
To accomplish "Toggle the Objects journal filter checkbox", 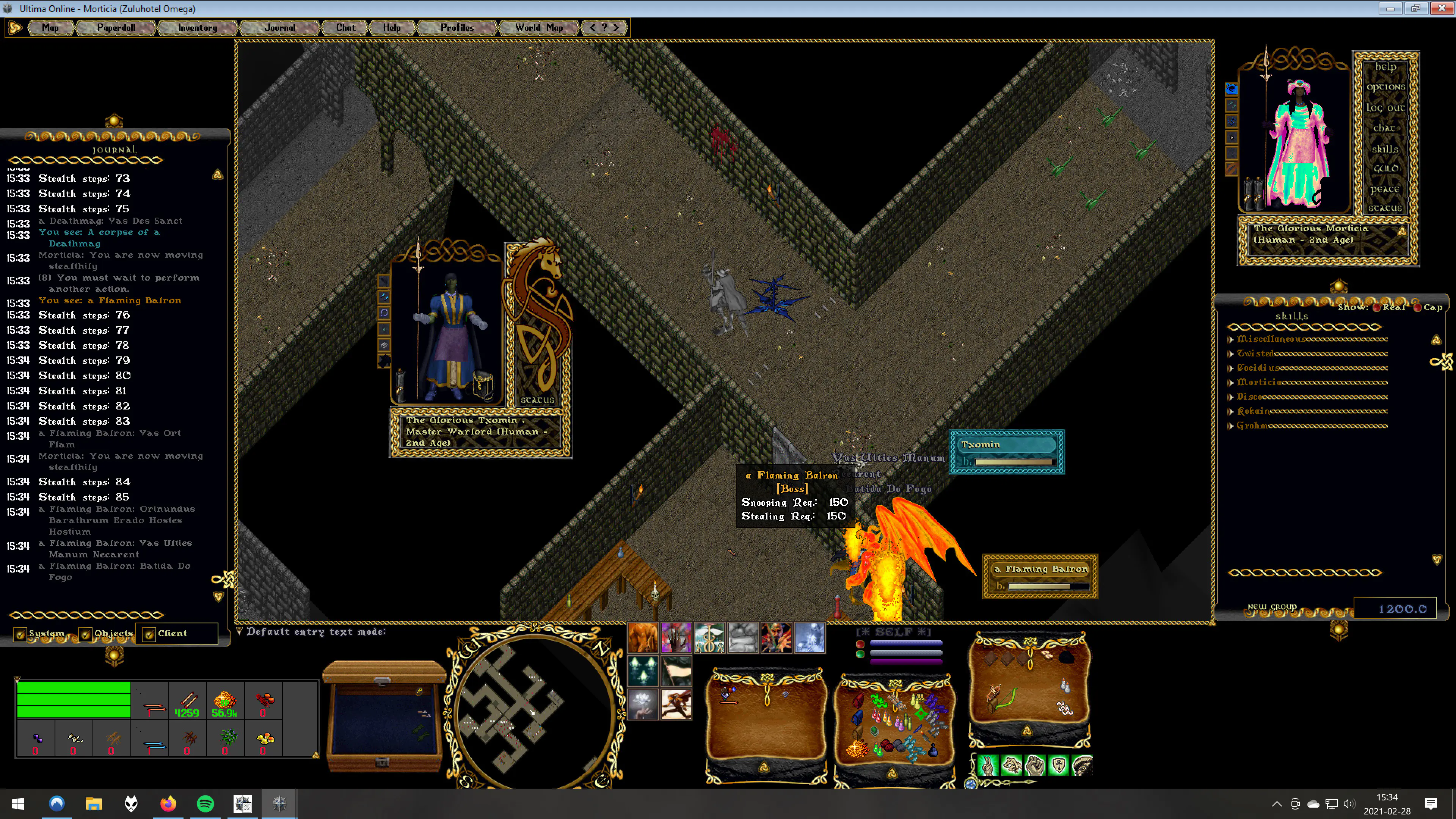I will pos(85,634).
